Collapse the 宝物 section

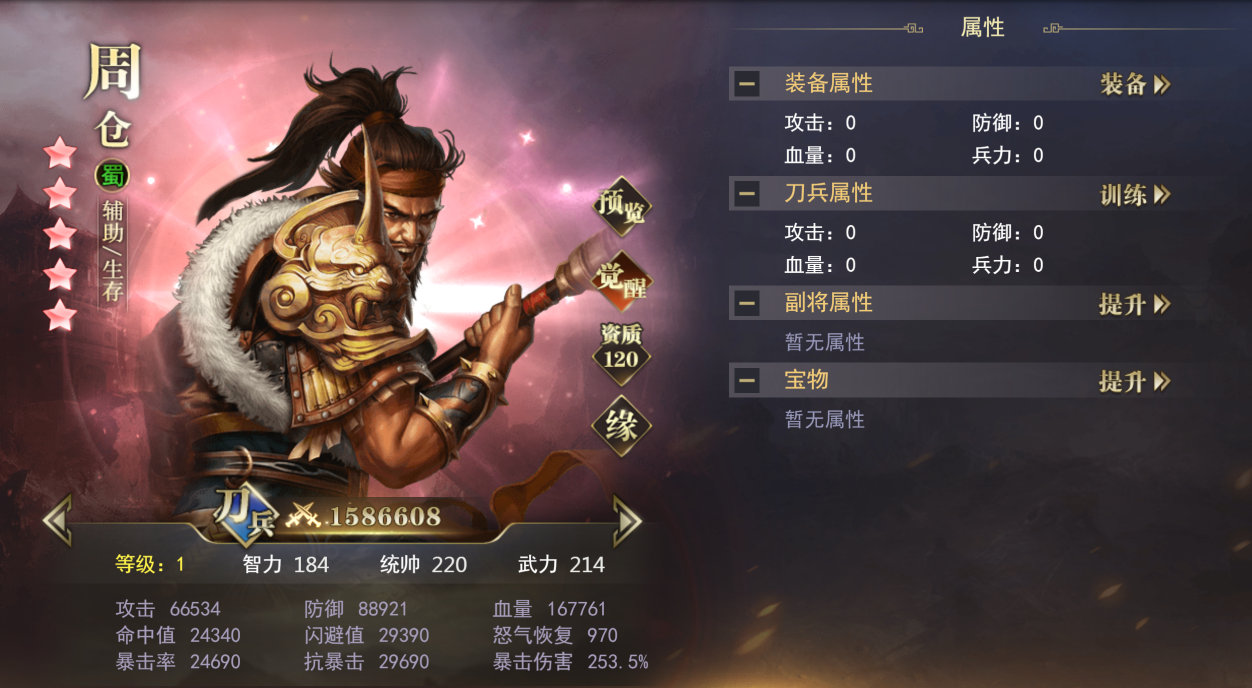point(746,381)
